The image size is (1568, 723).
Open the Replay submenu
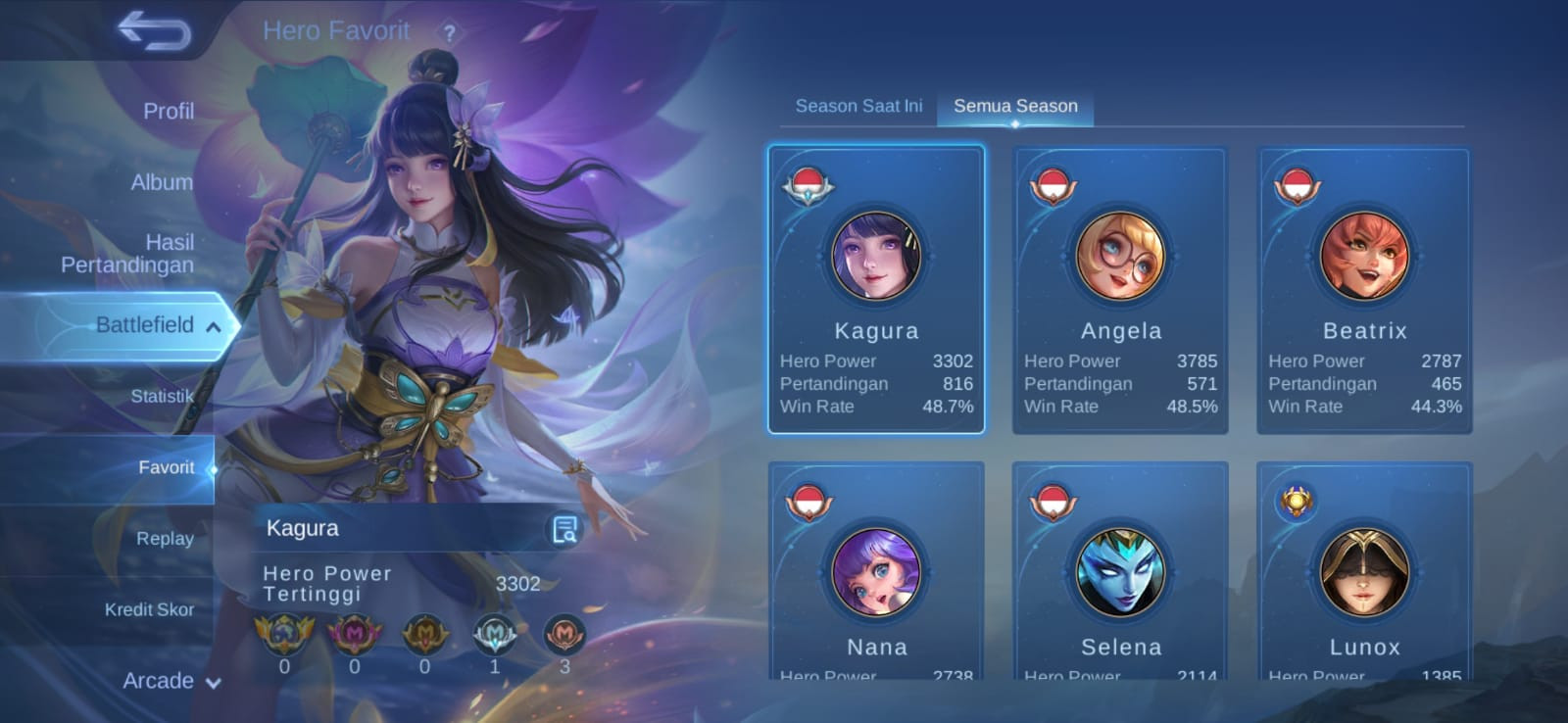click(x=165, y=539)
